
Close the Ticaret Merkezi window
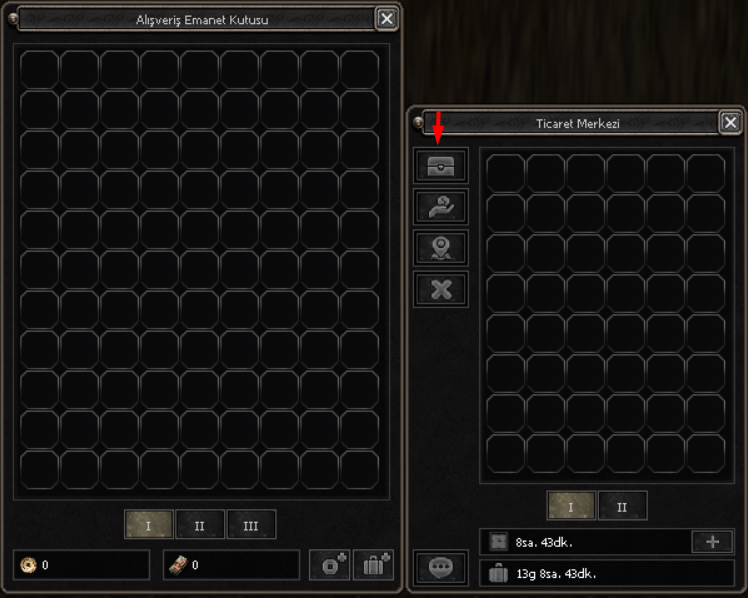[x=730, y=123]
